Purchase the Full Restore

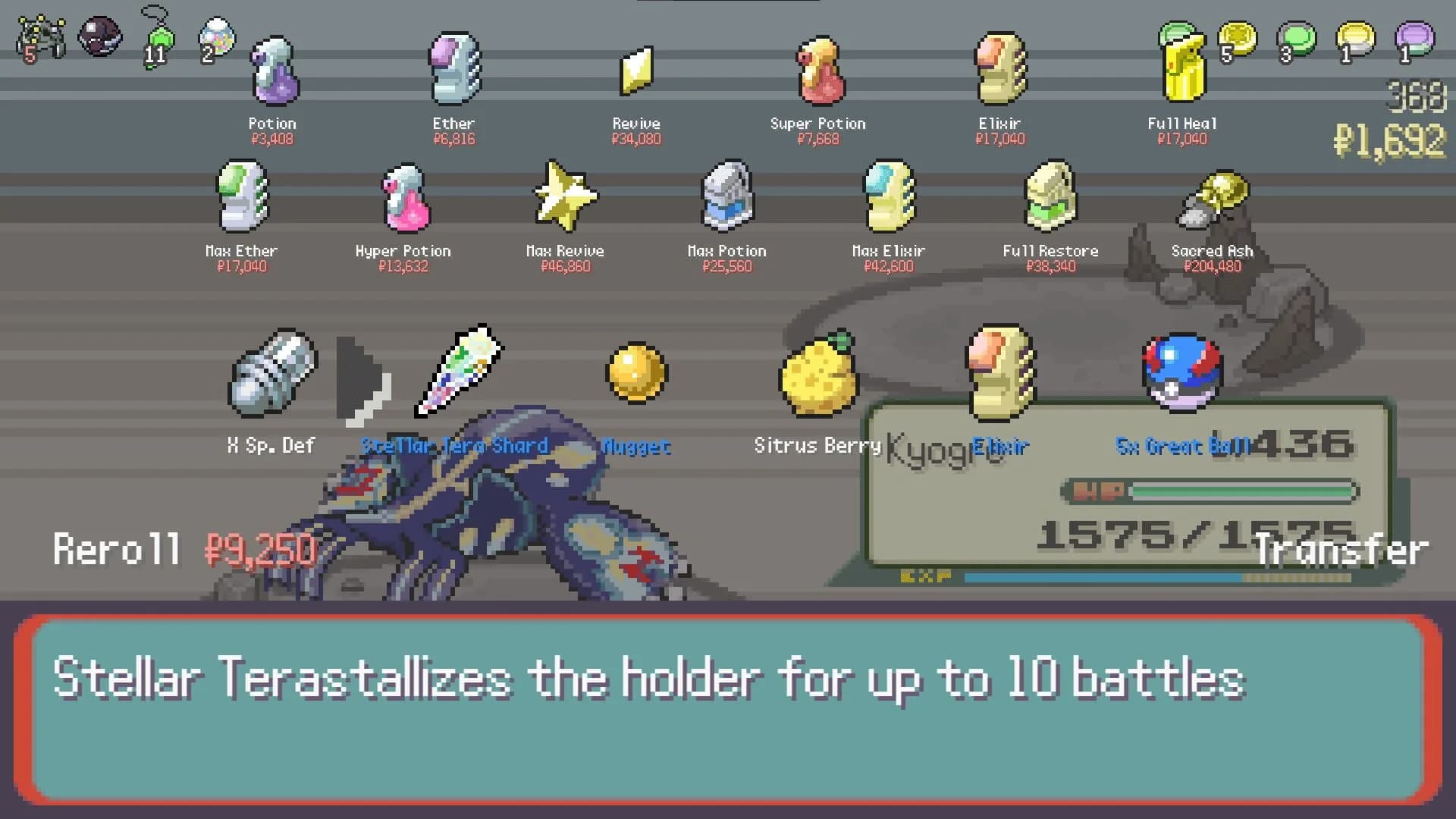pyautogui.click(x=1050, y=199)
